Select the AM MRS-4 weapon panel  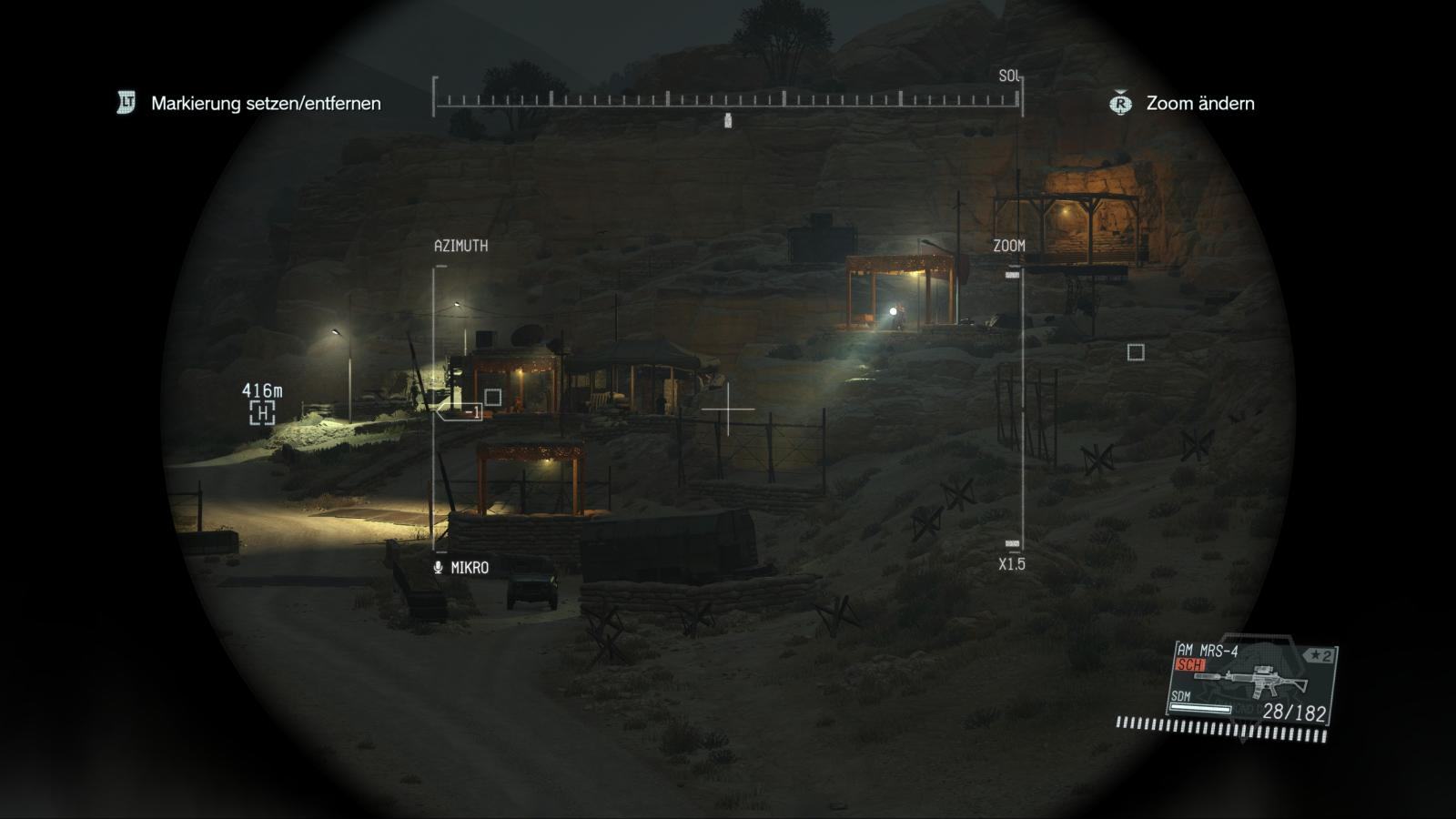pos(1251,684)
